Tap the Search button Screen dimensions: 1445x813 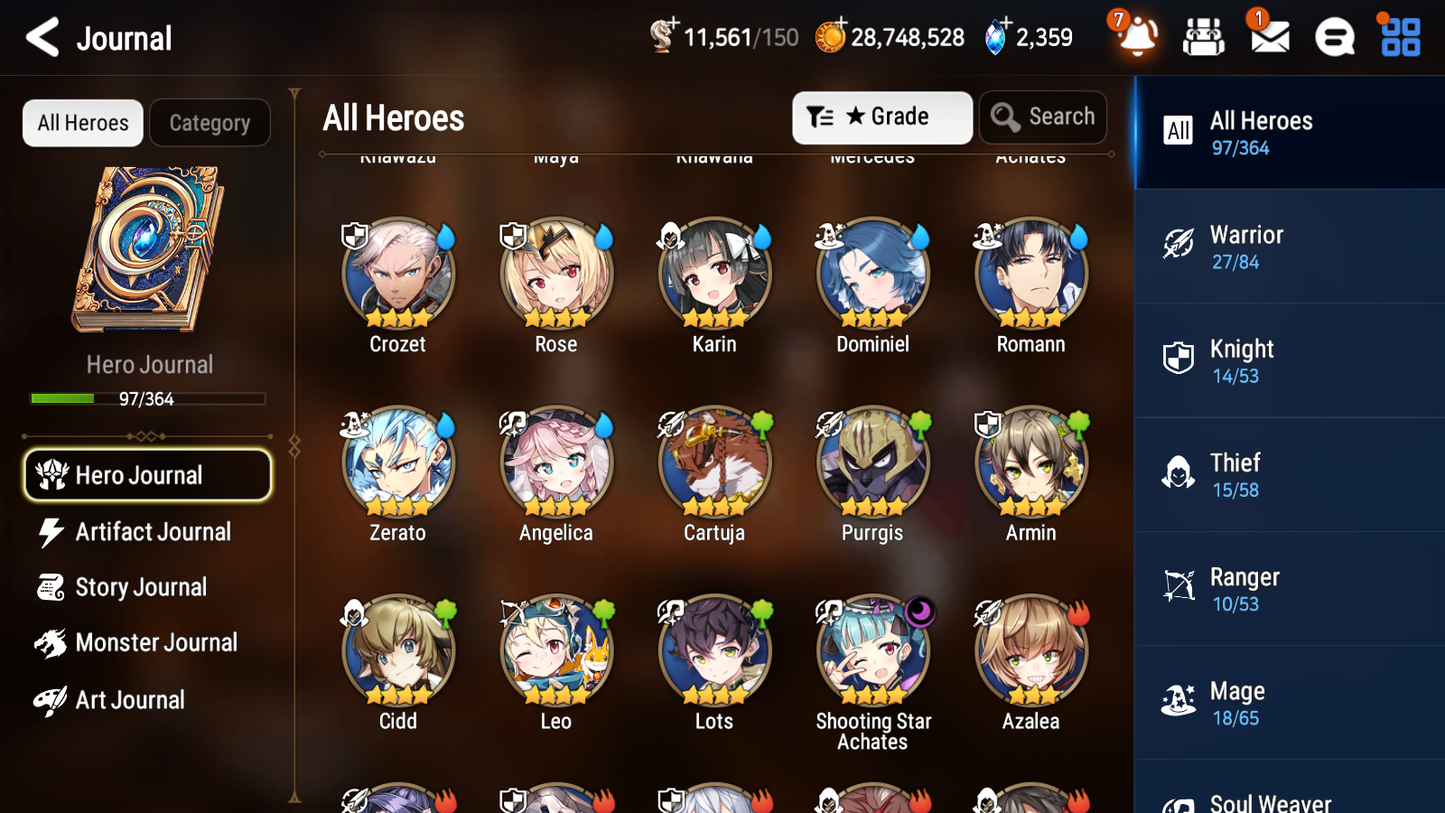[1043, 117]
